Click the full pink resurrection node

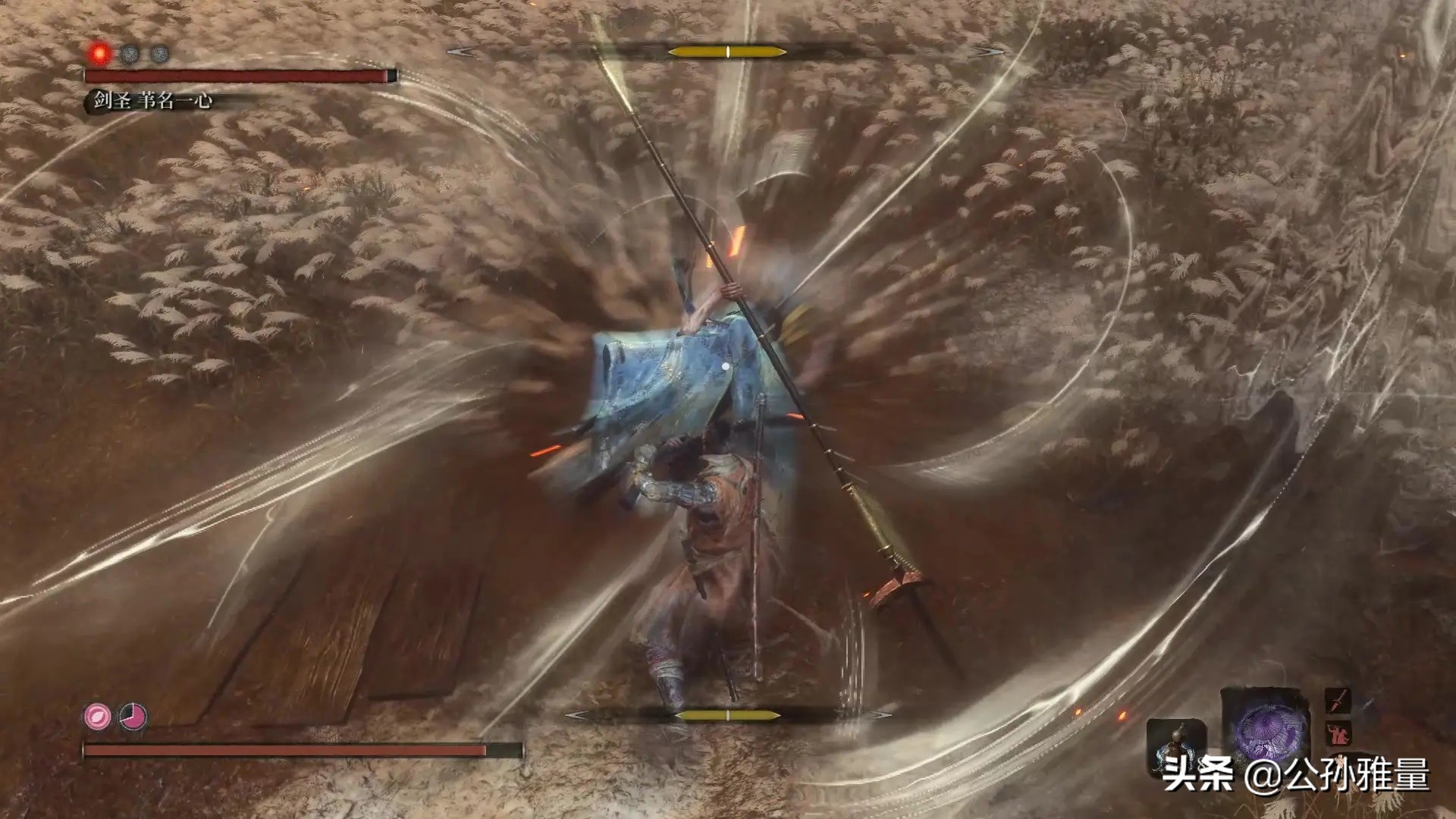coord(97,717)
